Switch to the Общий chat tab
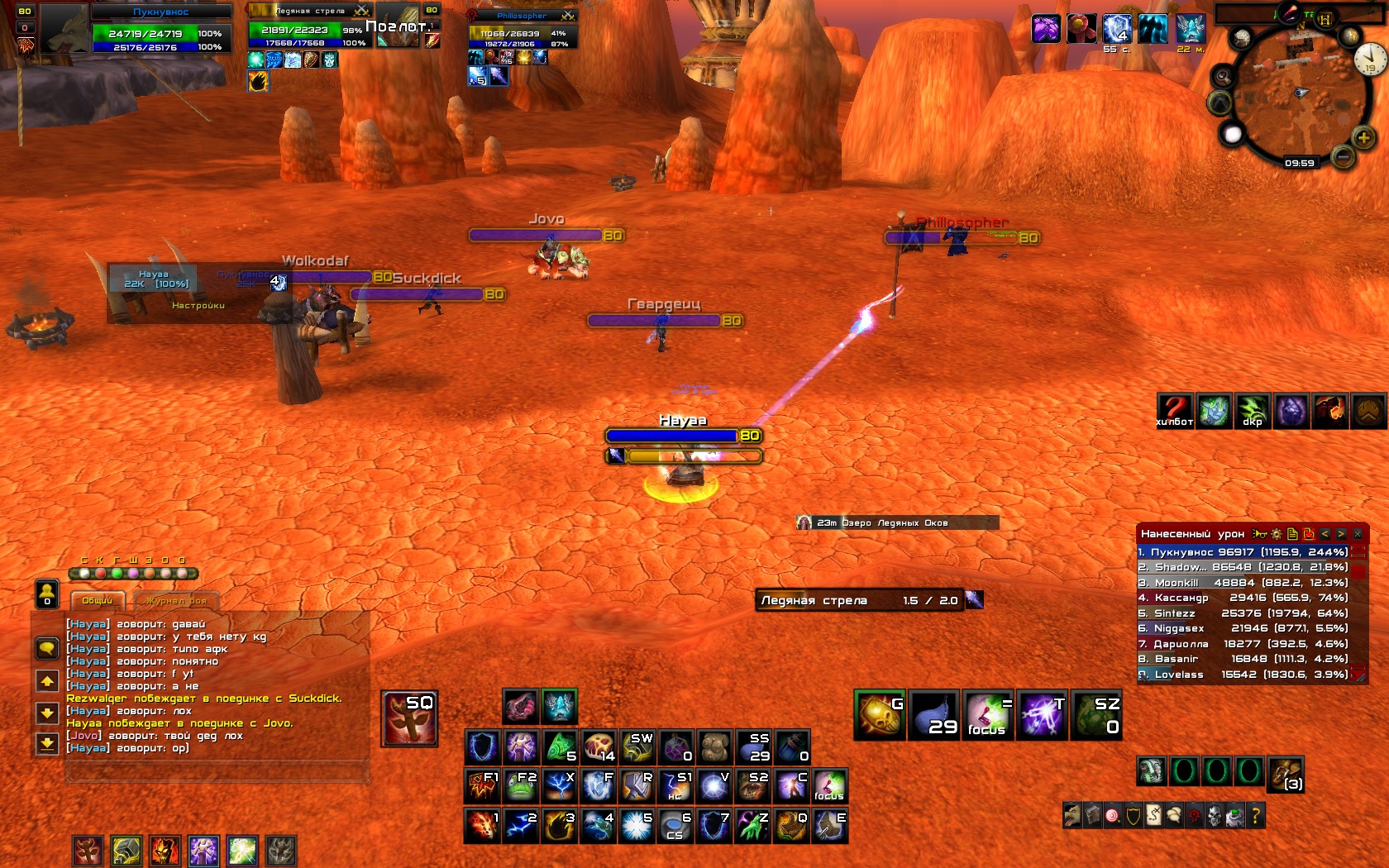 97,601
